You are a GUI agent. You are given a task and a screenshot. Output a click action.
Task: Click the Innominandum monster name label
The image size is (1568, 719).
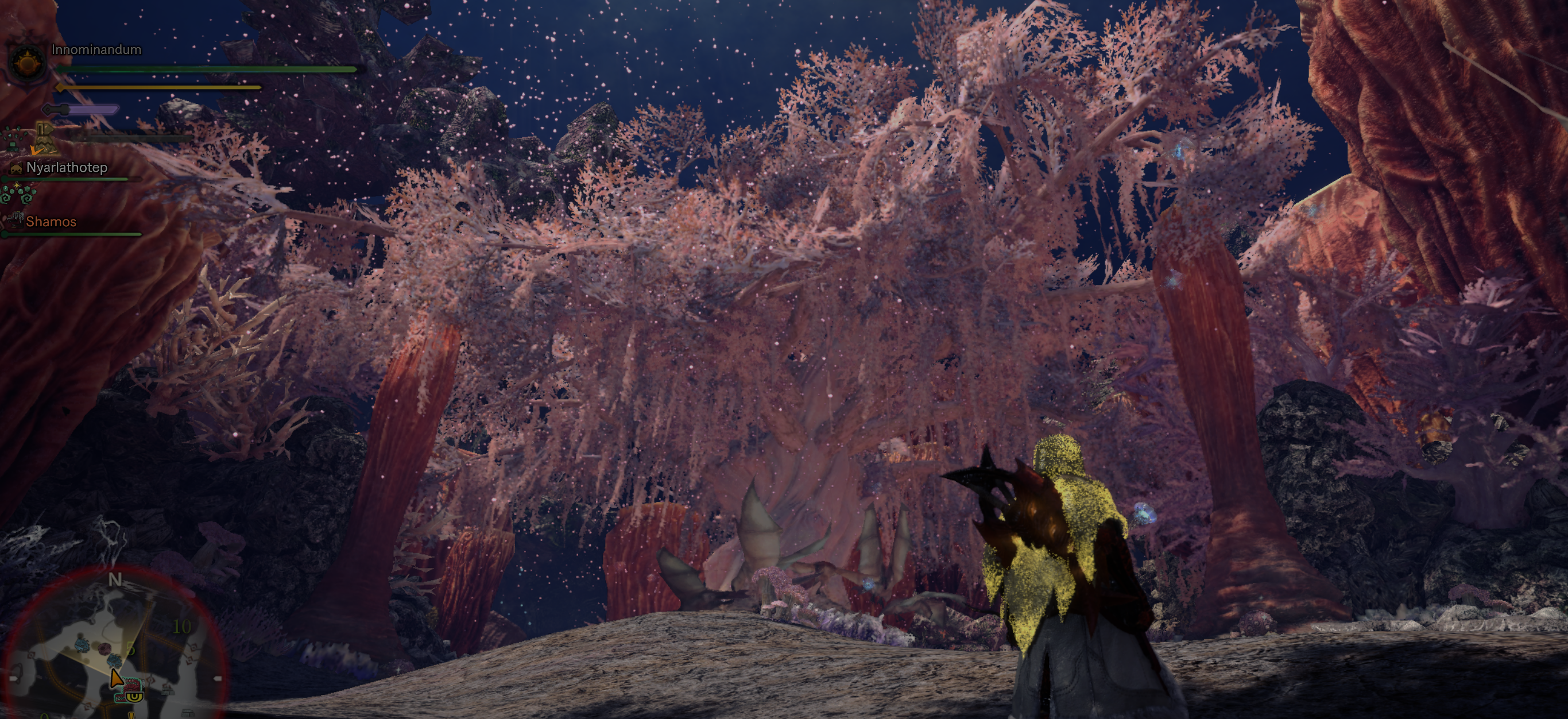(x=95, y=49)
